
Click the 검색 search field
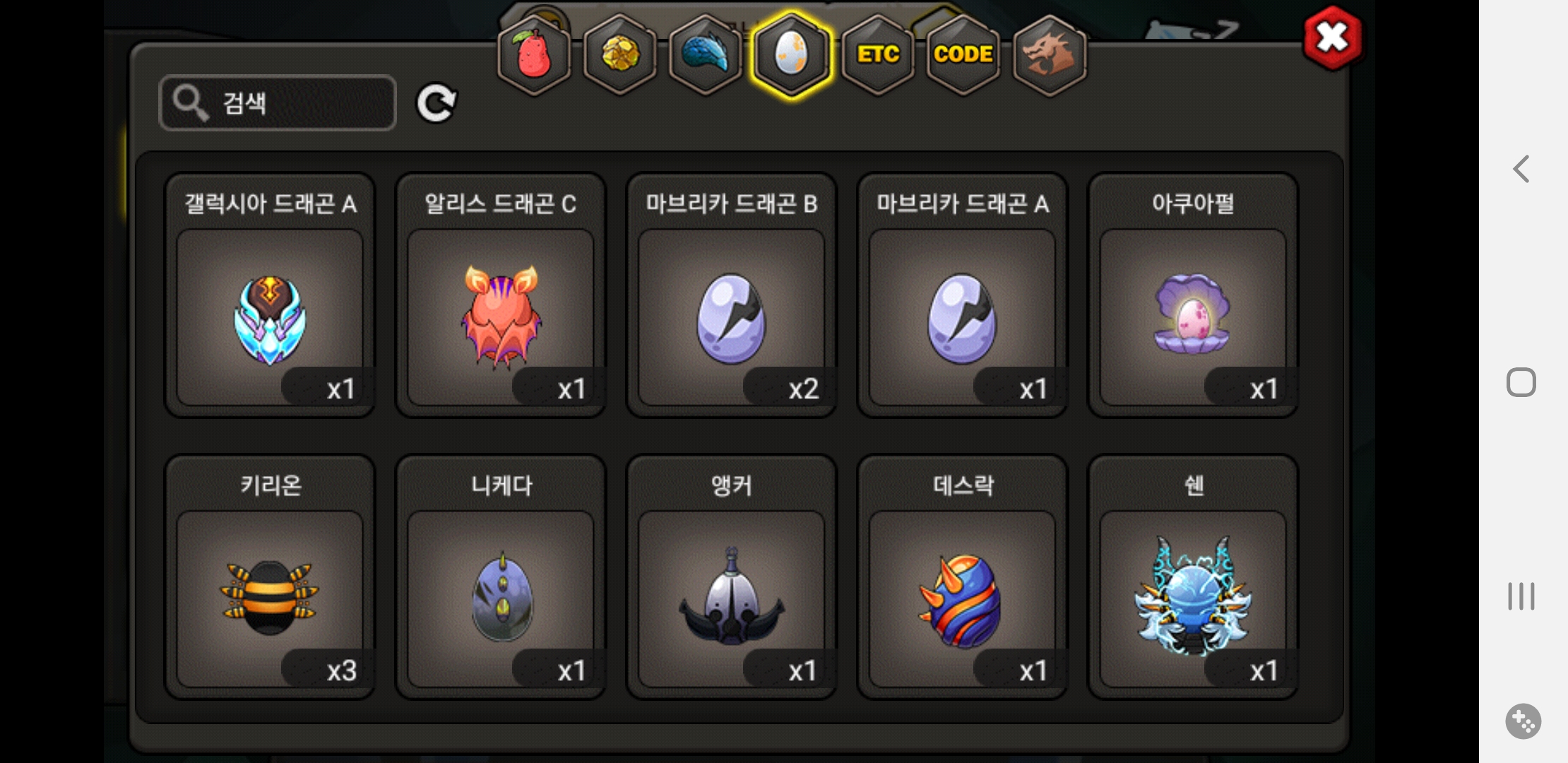[278, 103]
